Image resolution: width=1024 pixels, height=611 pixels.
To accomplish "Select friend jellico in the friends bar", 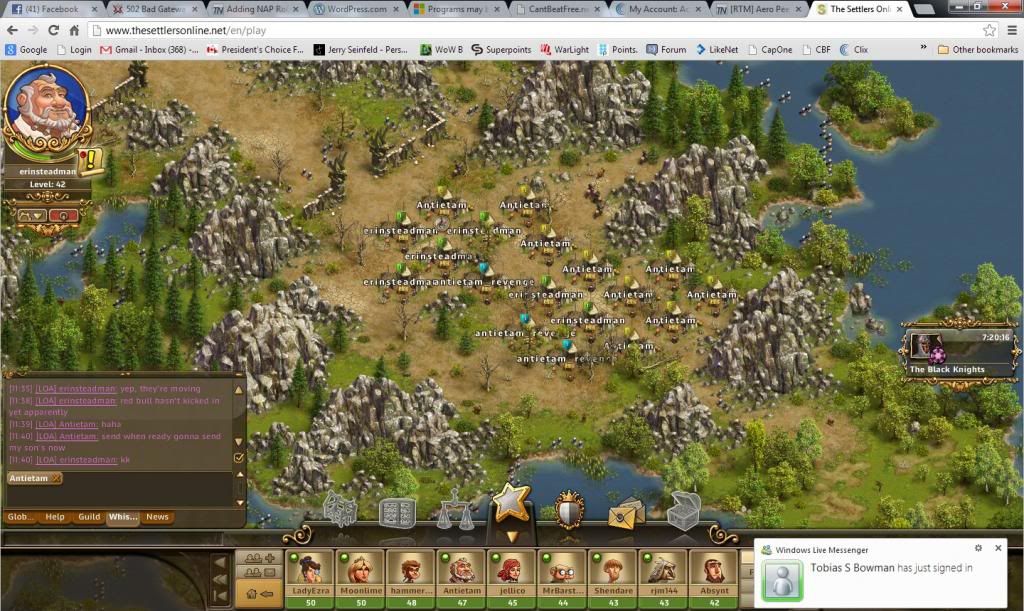I will pos(510,576).
